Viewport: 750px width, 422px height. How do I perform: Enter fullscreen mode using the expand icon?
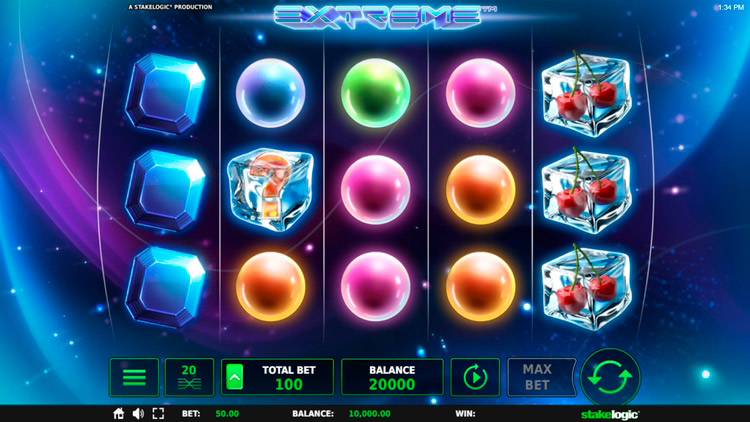(158, 413)
